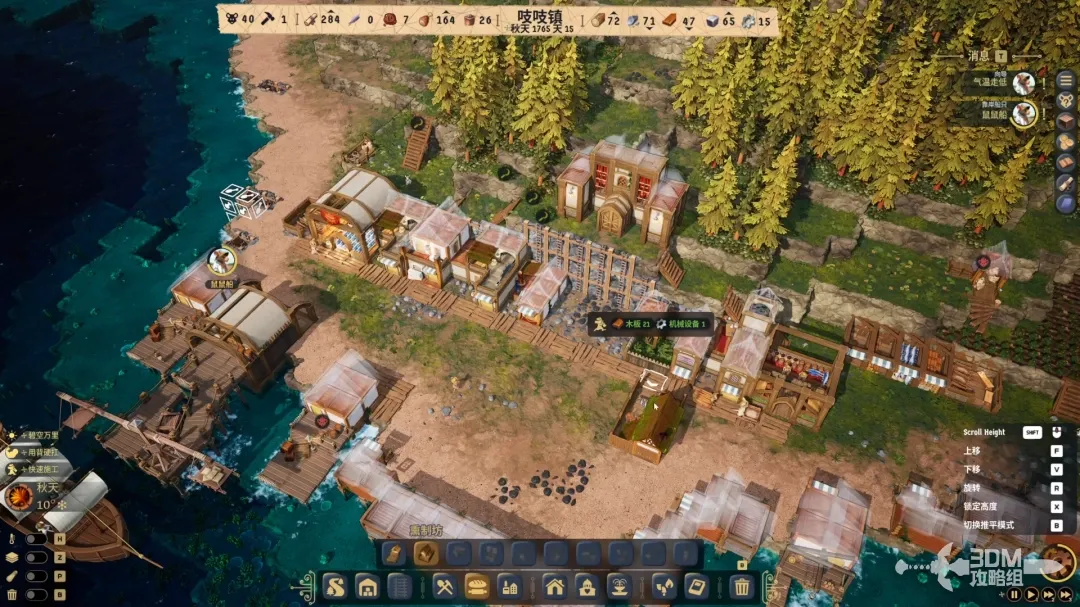
Task: Open the fountain decoration build category
Action: 619,586
